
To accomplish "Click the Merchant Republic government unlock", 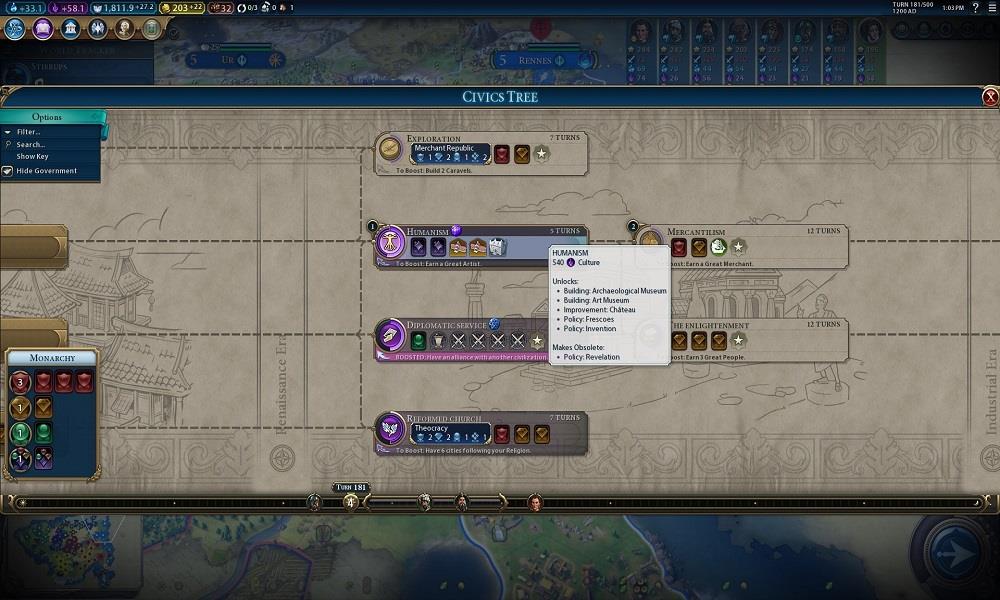I will click(x=450, y=153).
